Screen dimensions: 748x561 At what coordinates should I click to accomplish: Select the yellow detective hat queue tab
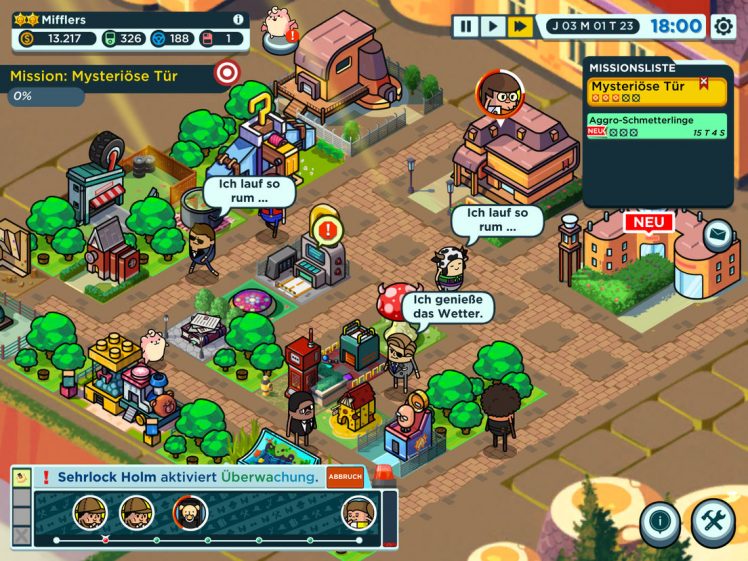click(21, 477)
